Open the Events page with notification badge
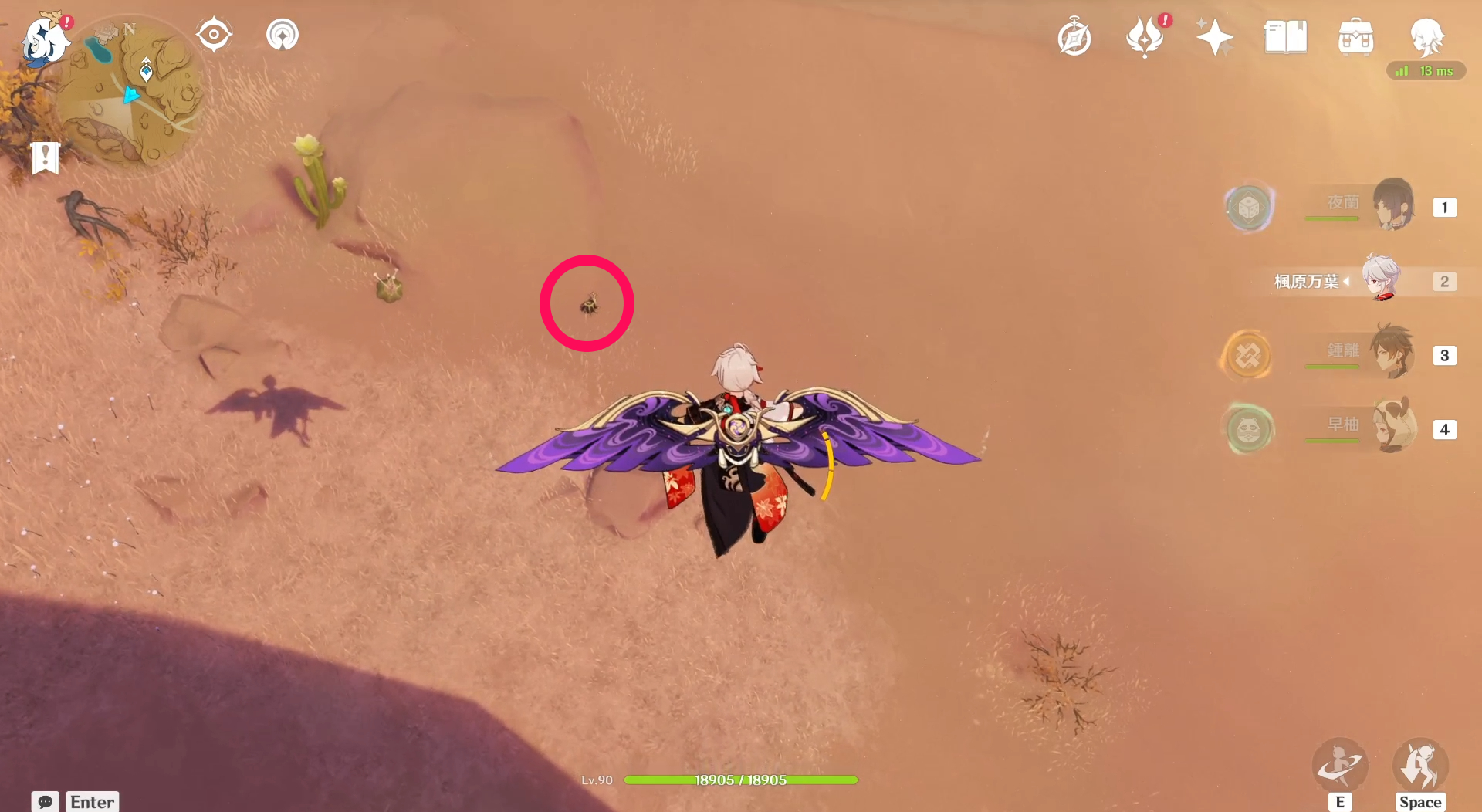Viewport: 1482px width, 812px height. coord(1145,36)
